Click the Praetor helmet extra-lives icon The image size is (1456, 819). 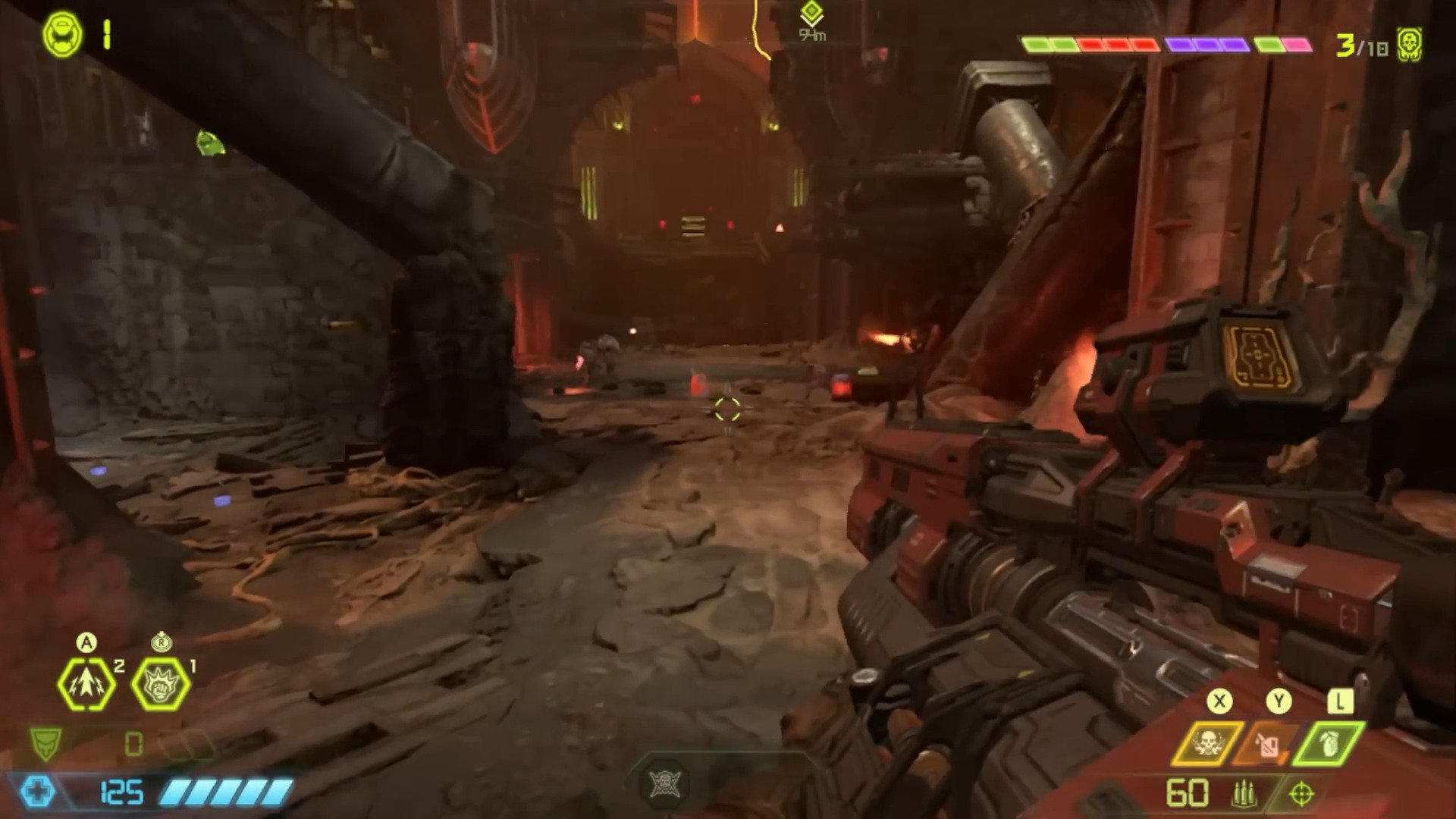(x=61, y=32)
